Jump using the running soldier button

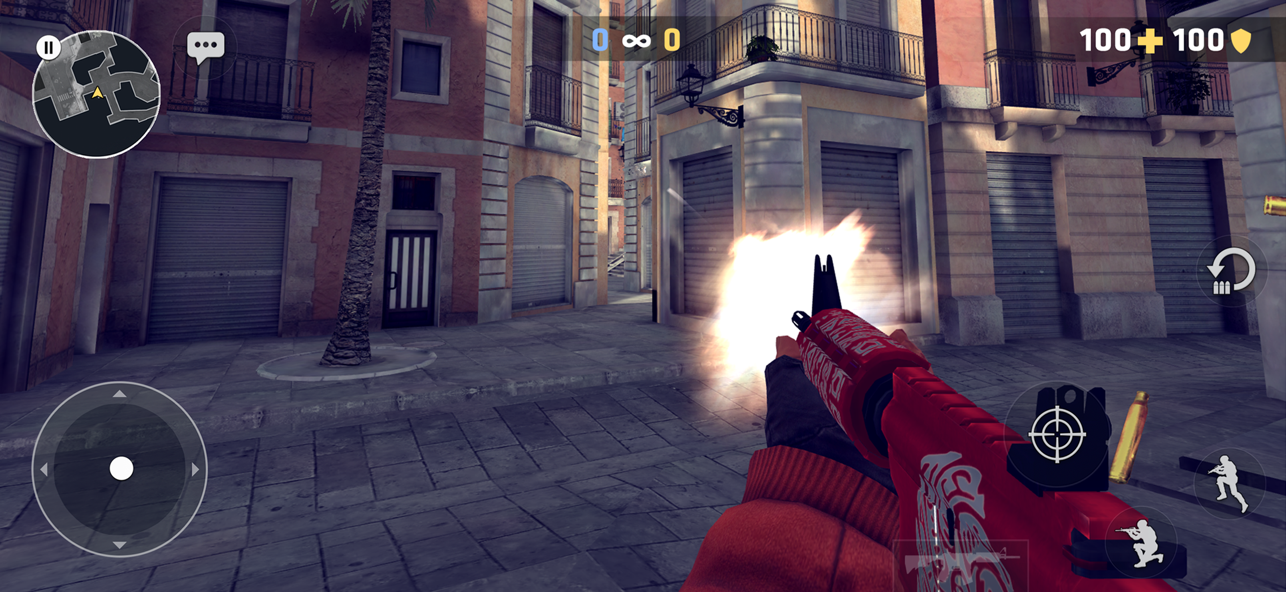(x=1229, y=483)
